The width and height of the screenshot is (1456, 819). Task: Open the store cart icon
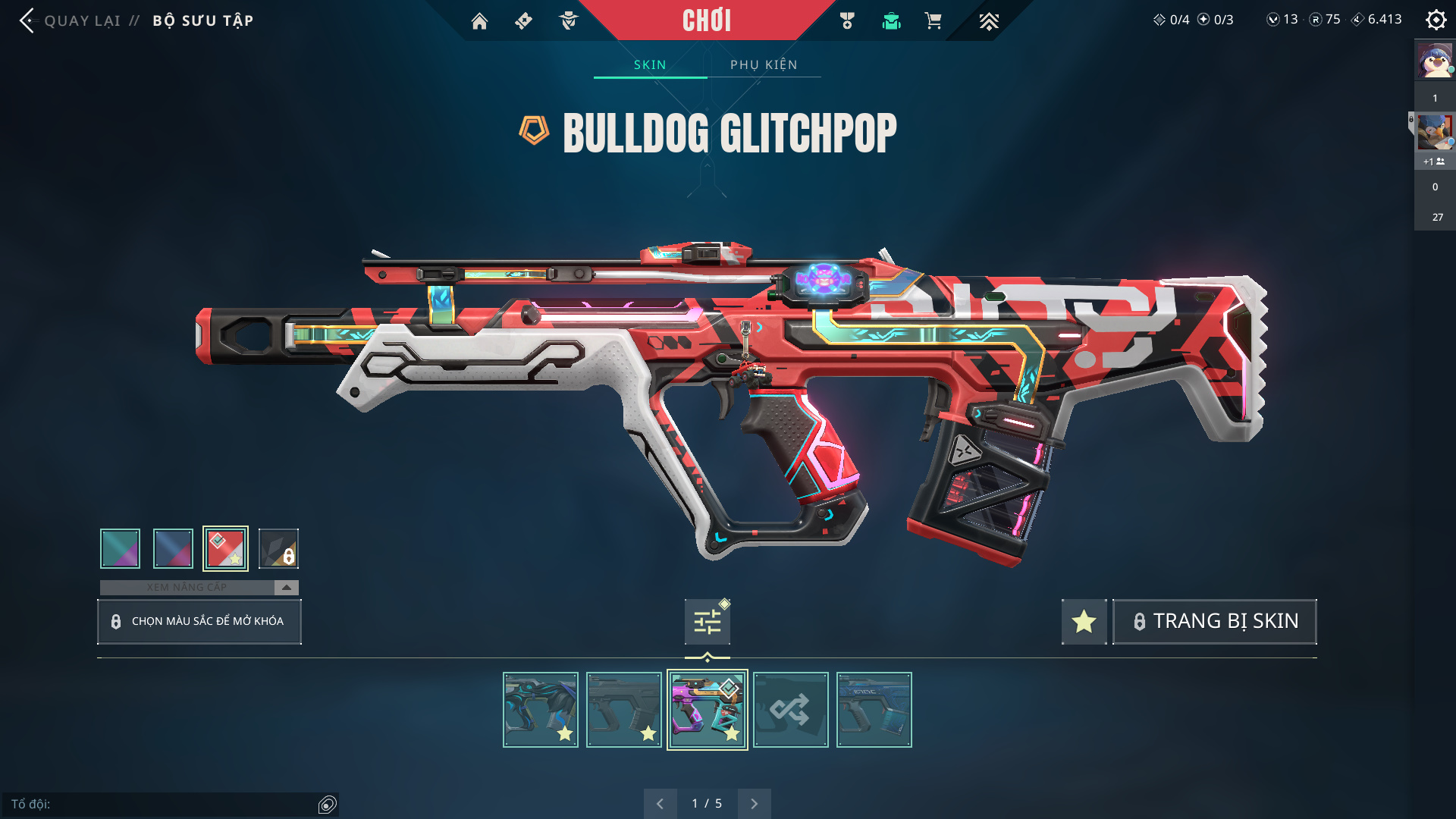(933, 21)
